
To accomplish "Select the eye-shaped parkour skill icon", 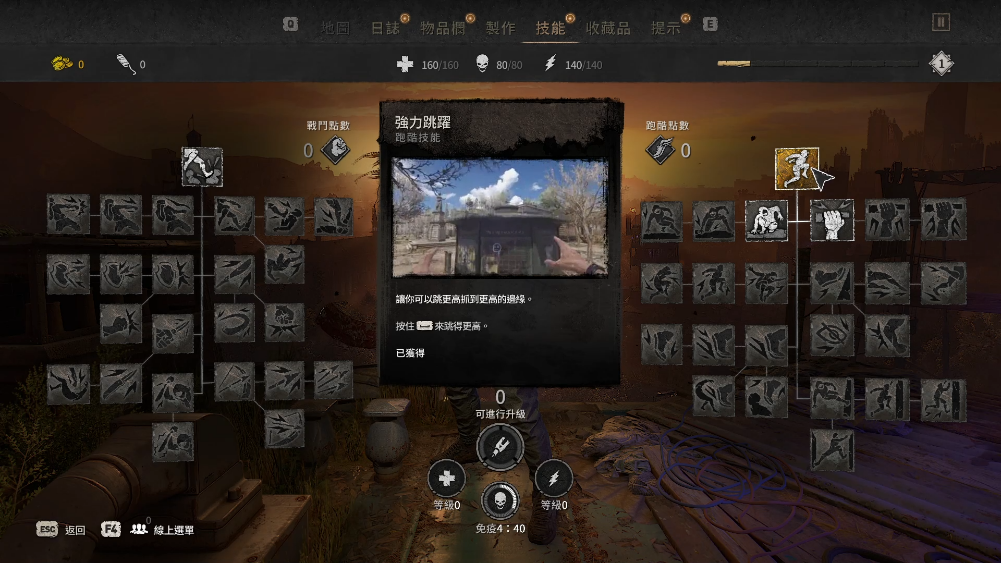I will [832, 337].
